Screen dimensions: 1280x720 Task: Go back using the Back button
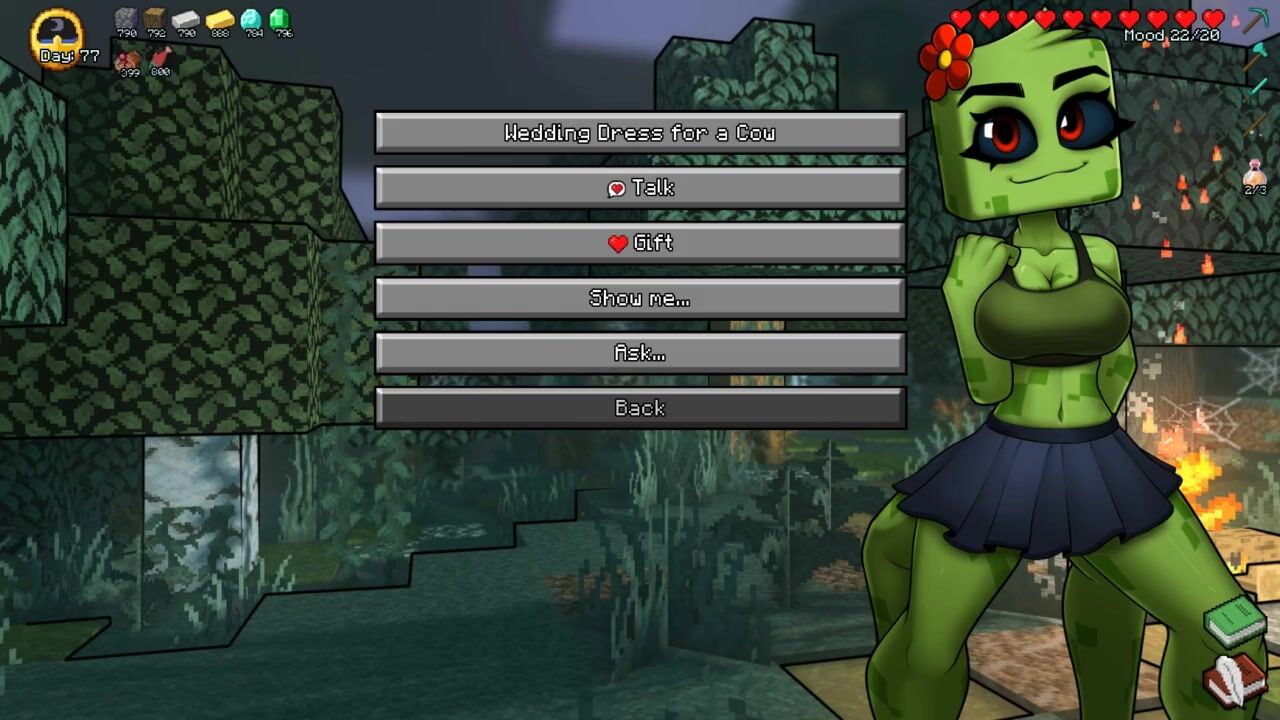click(x=640, y=408)
